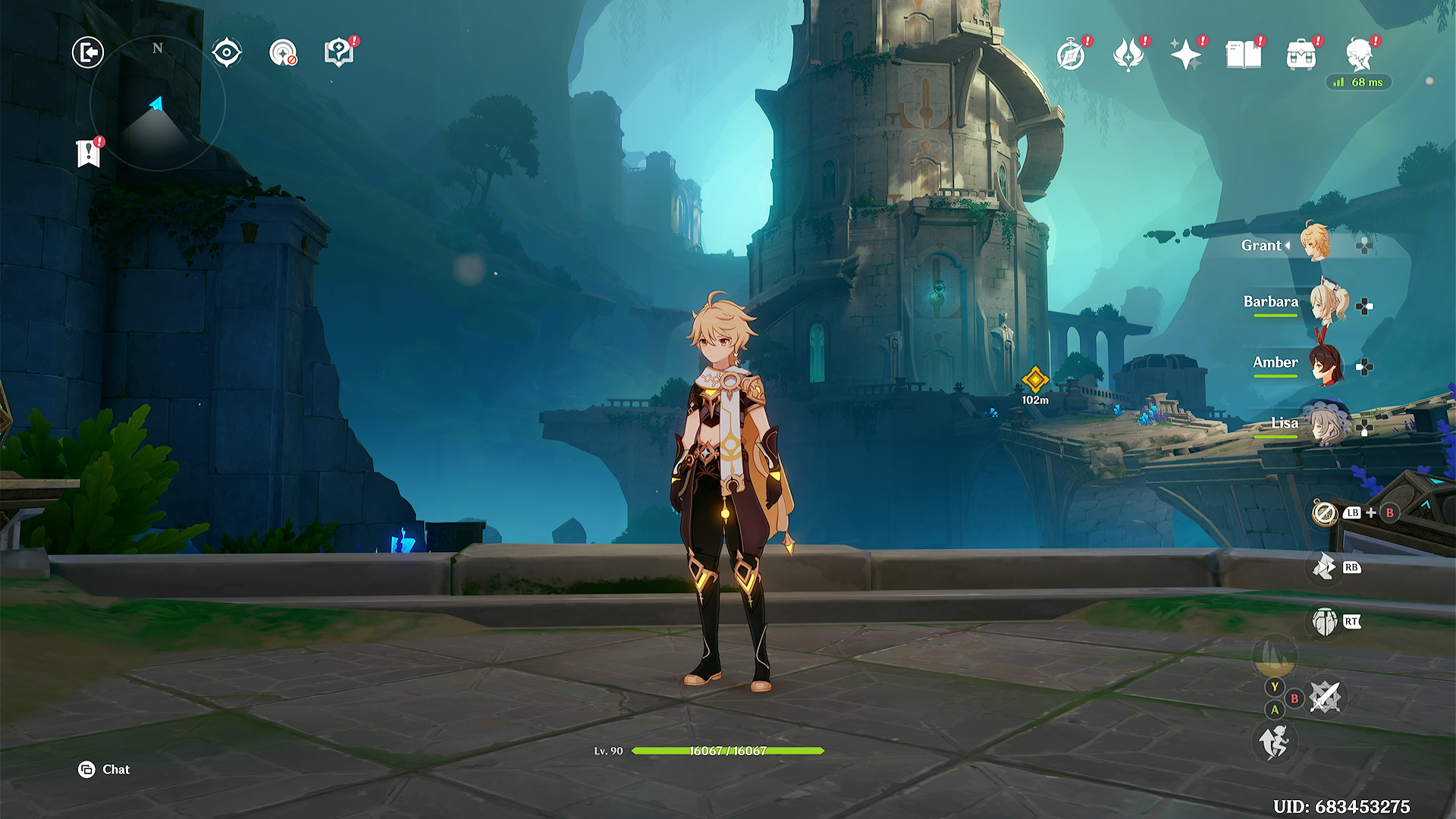Screen dimensions: 1456x819
Task: Open the Chat box
Action: coord(105,770)
